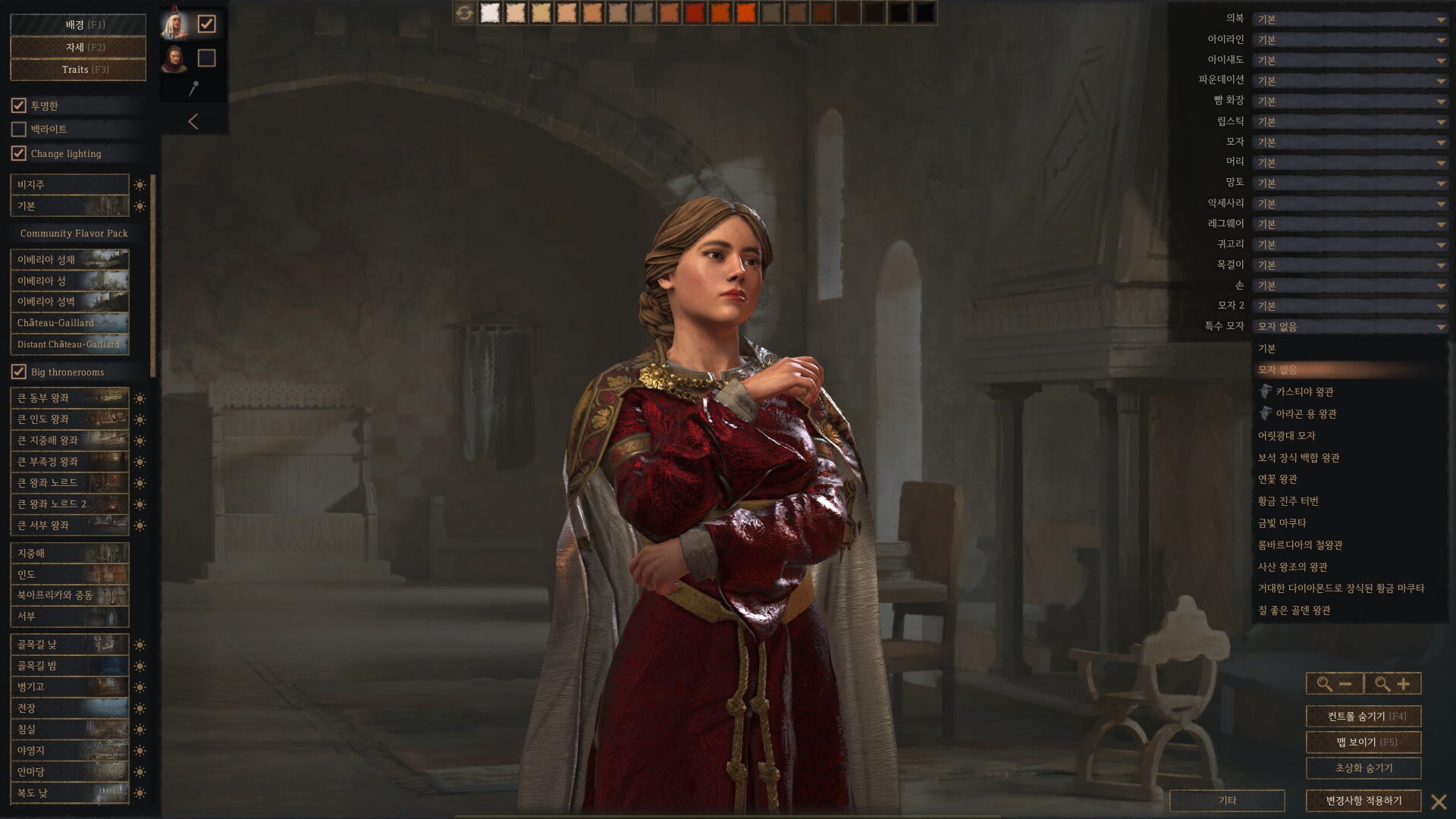Choose 카스티야 왕관 from the list

[x=1304, y=392]
